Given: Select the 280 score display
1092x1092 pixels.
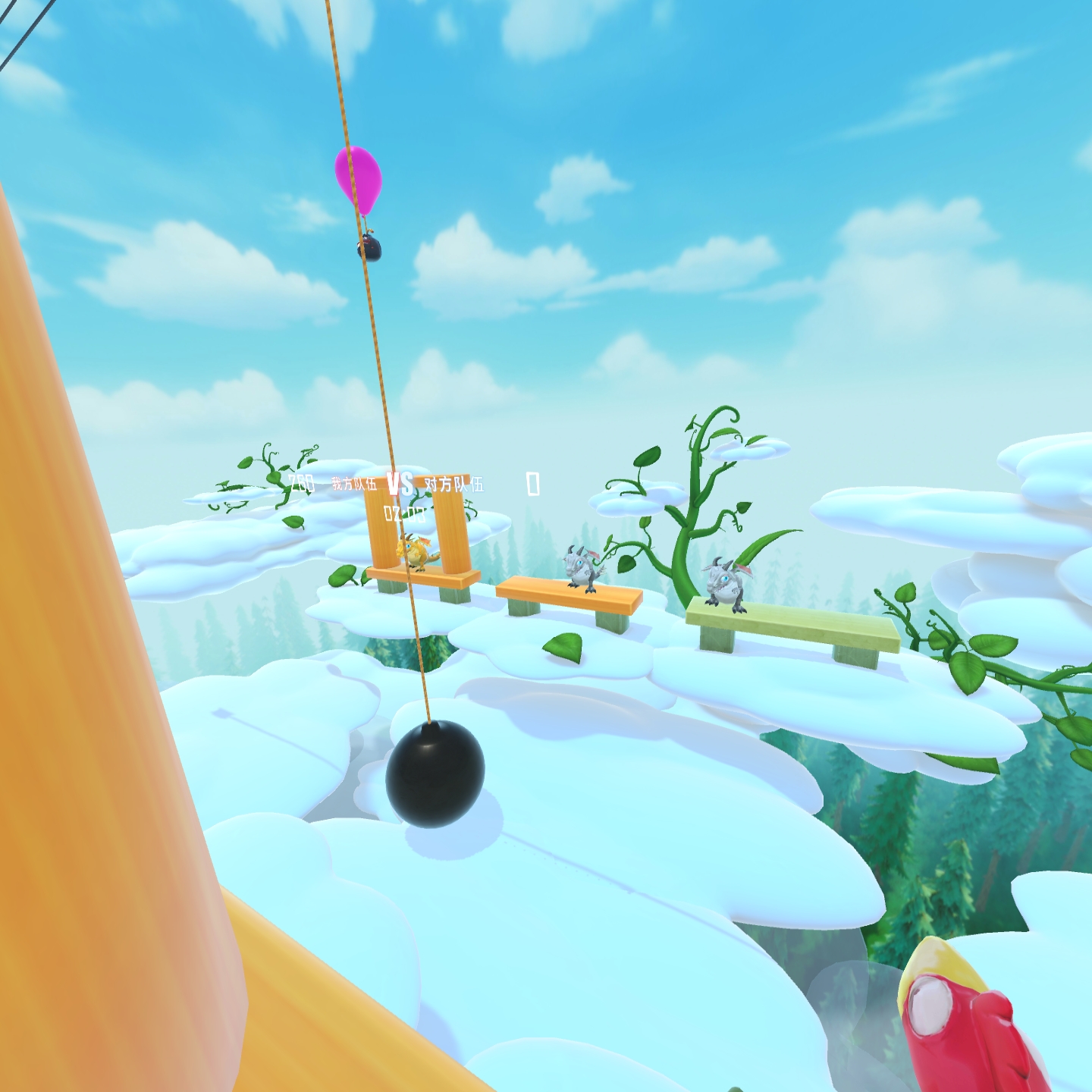Looking at the screenshot, I should point(302,483).
